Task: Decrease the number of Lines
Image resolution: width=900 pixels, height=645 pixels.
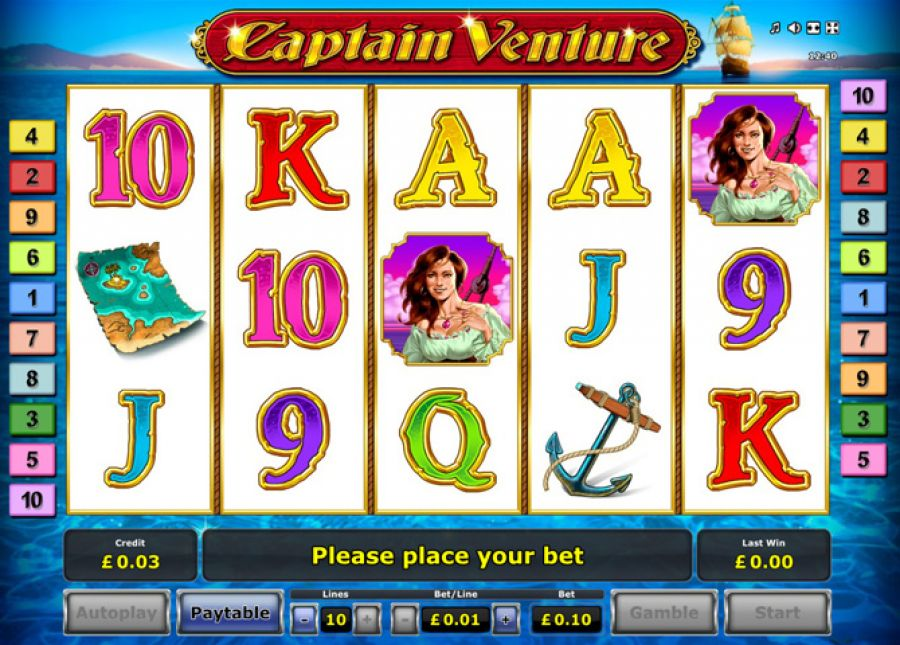Action: [x=304, y=620]
